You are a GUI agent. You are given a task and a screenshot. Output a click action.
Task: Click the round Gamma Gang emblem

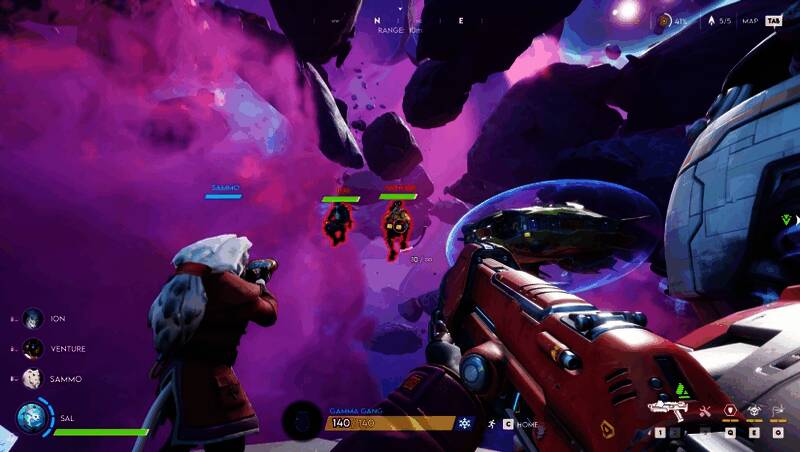pos(300,420)
